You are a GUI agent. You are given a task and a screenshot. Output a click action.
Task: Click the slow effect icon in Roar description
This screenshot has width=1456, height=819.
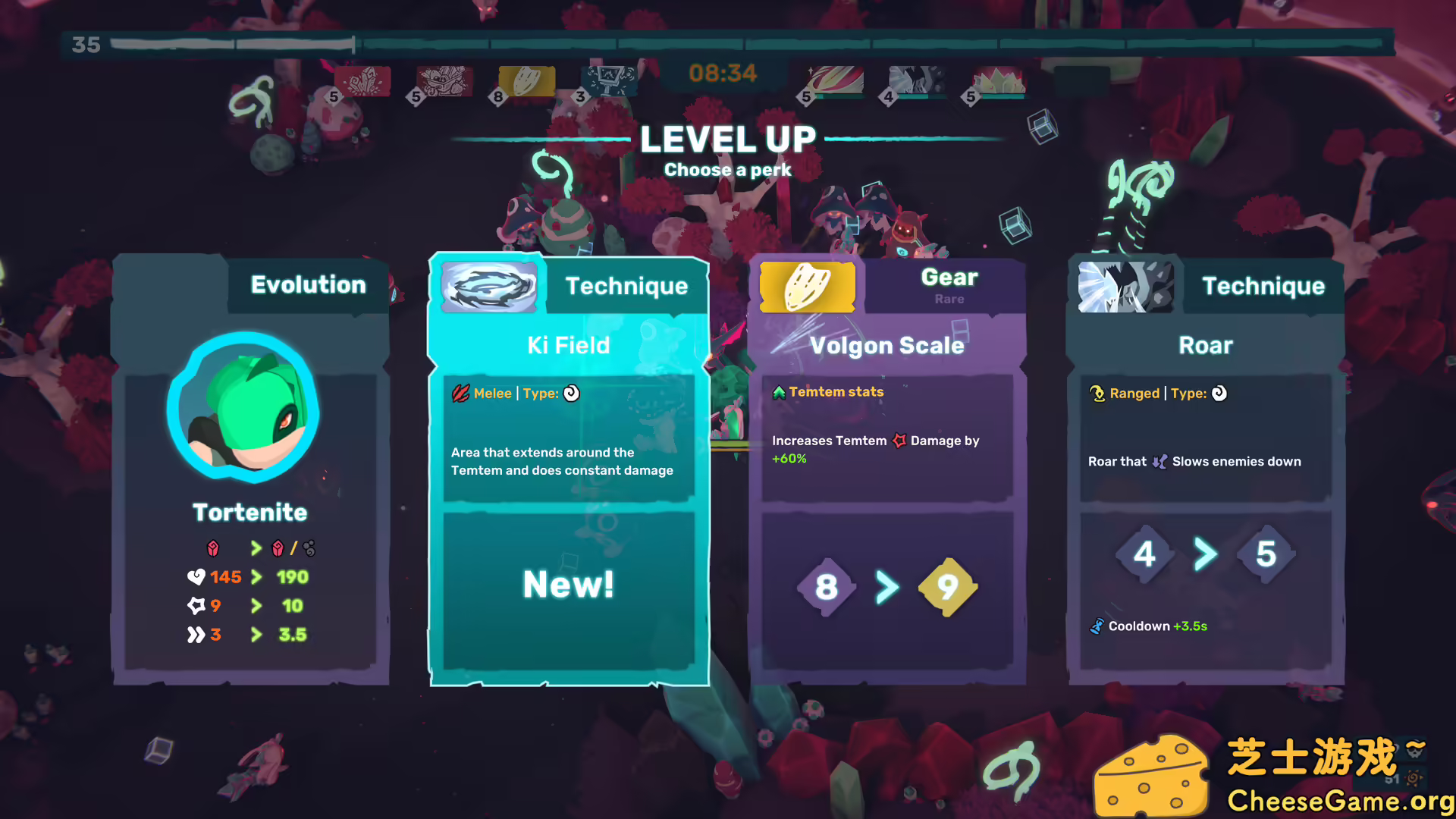coord(1159,461)
